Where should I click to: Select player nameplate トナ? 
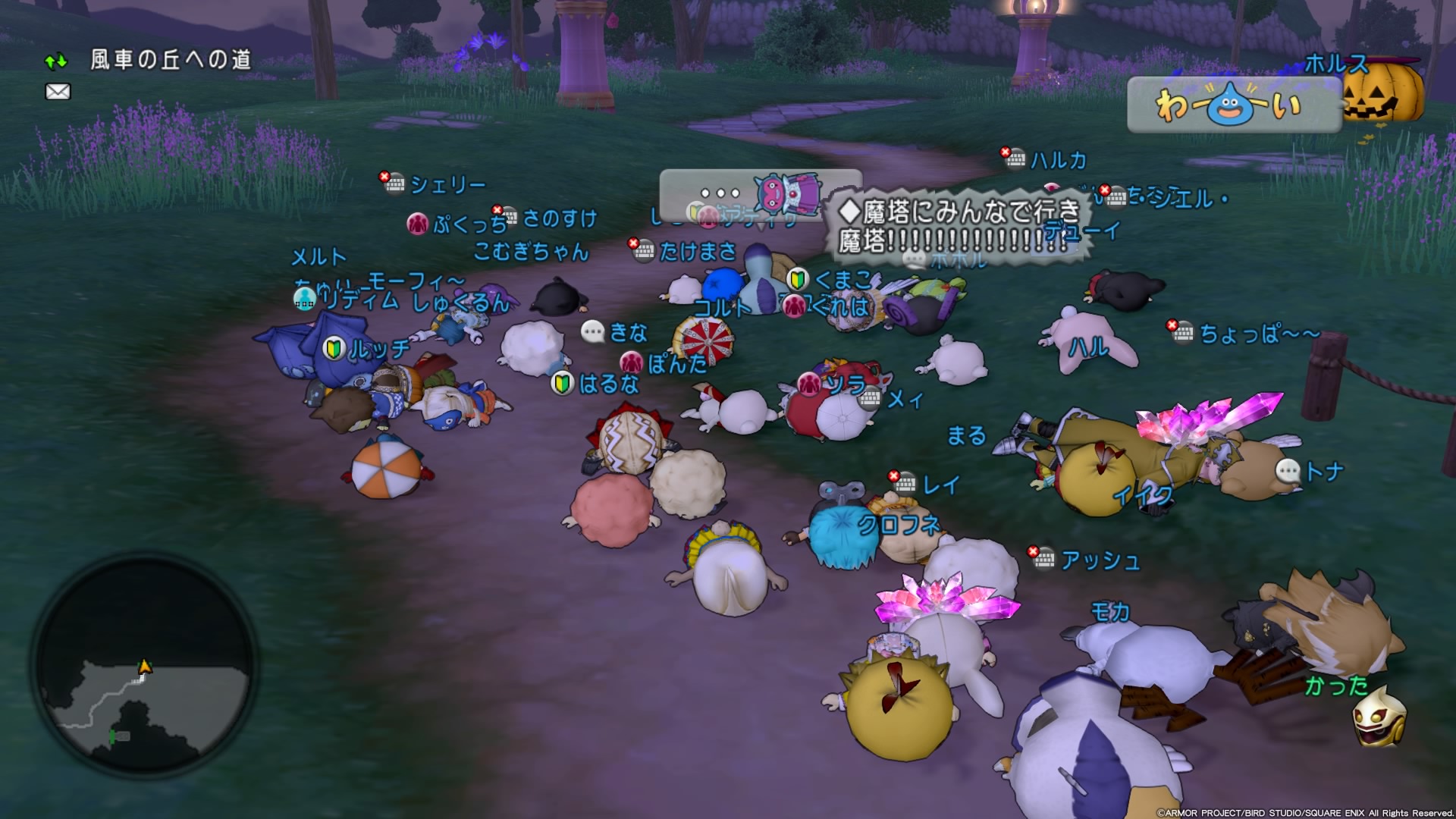point(1323,472)
